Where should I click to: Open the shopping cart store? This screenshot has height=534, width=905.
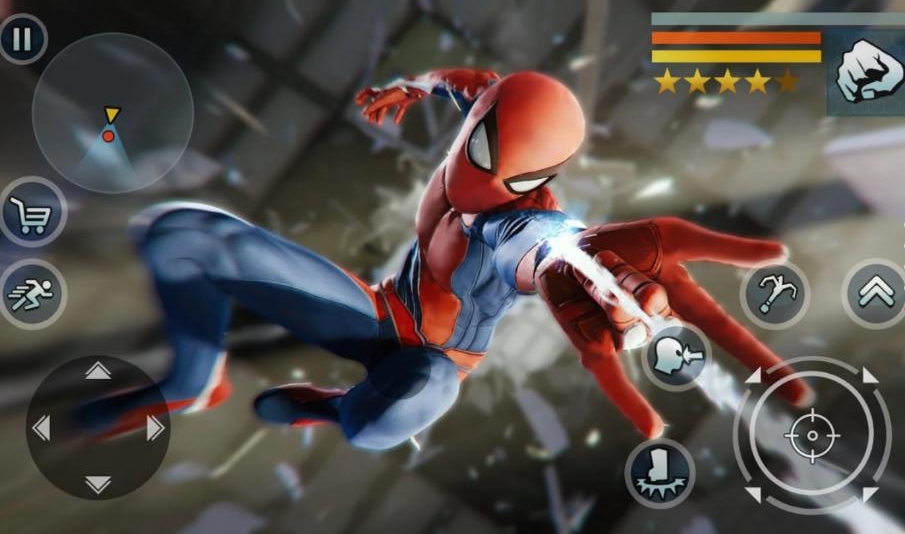point(33,212)
